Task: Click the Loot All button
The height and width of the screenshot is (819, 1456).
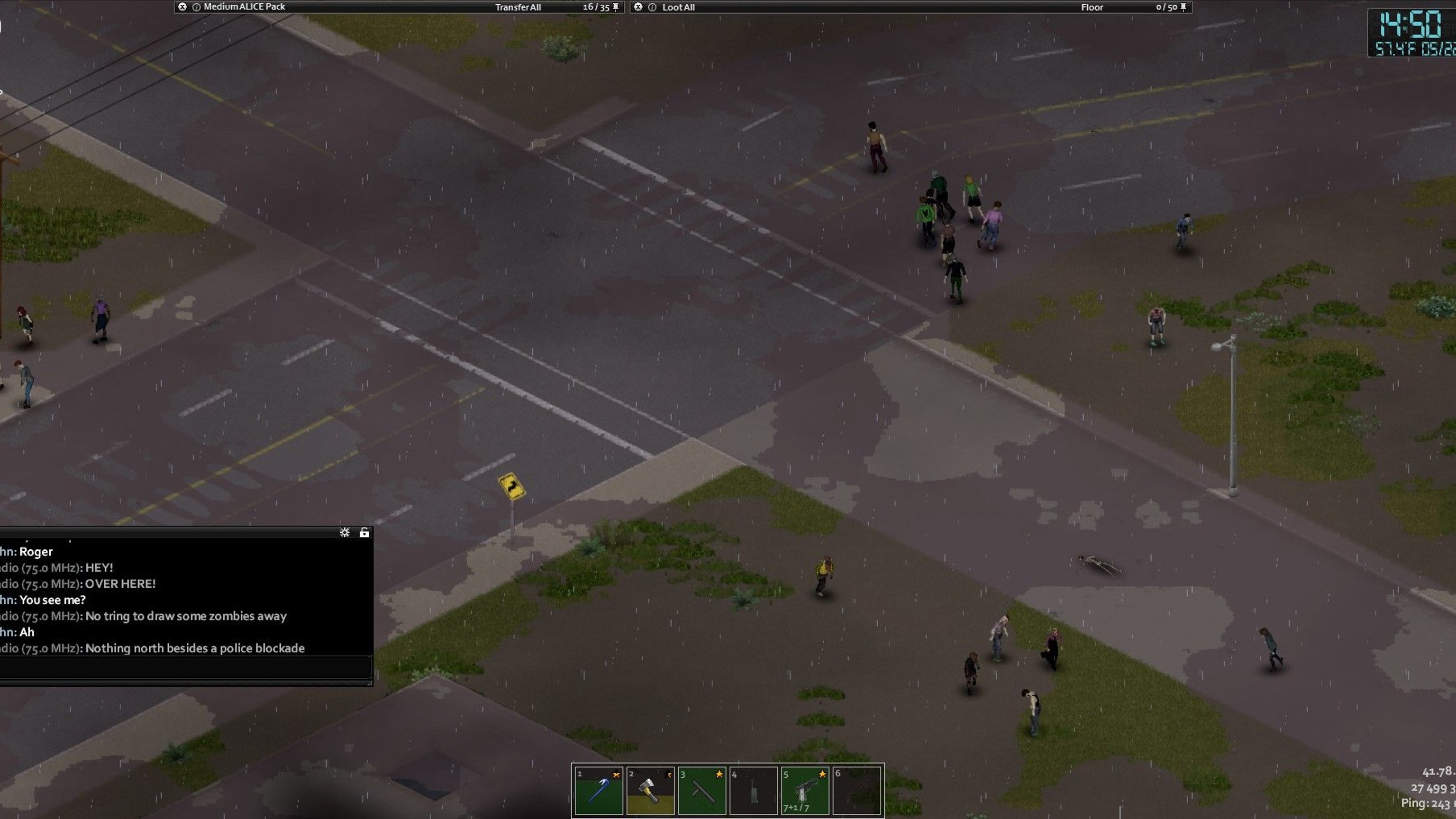Action: [678, 8]
